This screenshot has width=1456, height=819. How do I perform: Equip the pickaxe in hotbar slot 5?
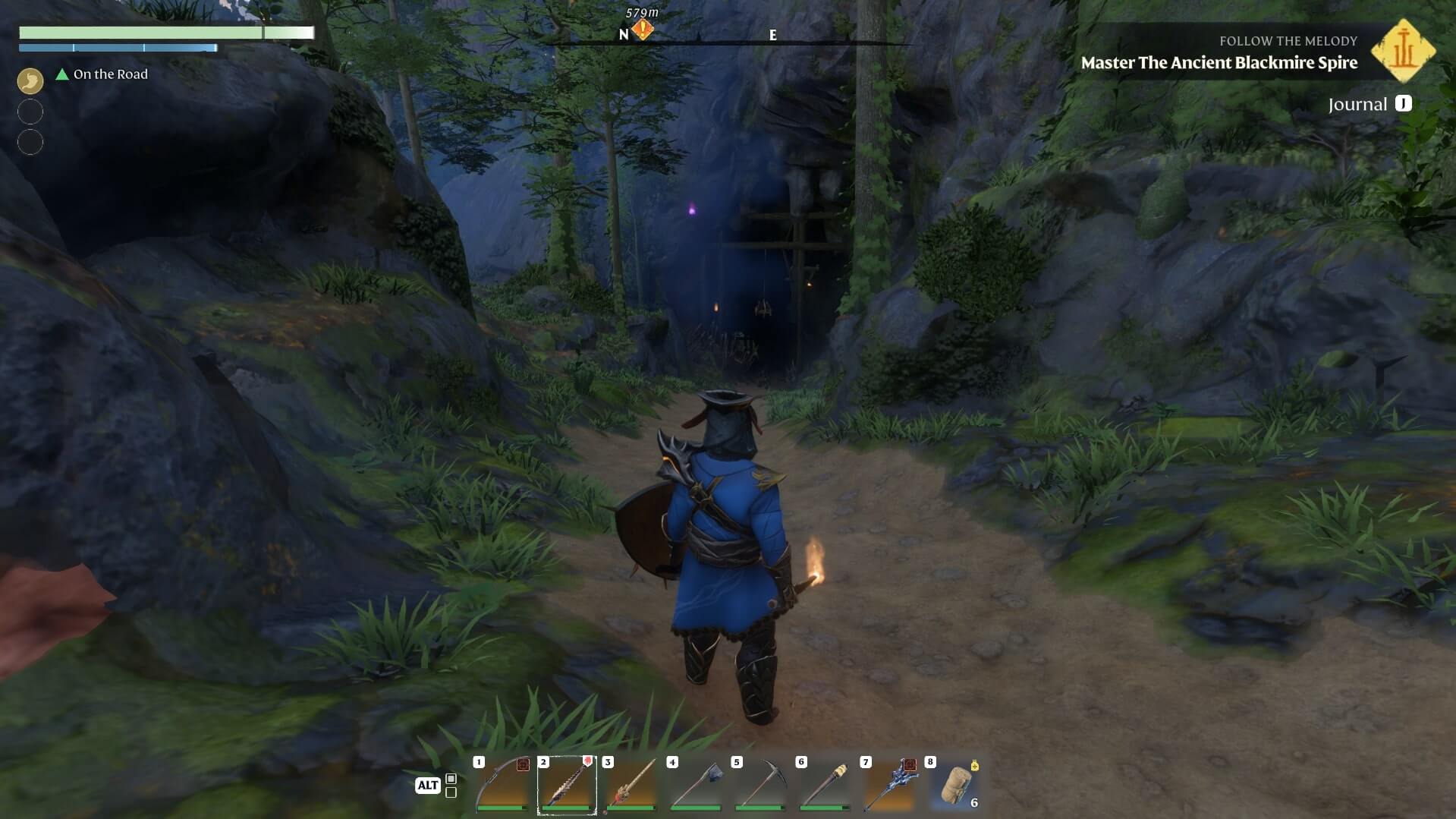[x=759, y=786]
